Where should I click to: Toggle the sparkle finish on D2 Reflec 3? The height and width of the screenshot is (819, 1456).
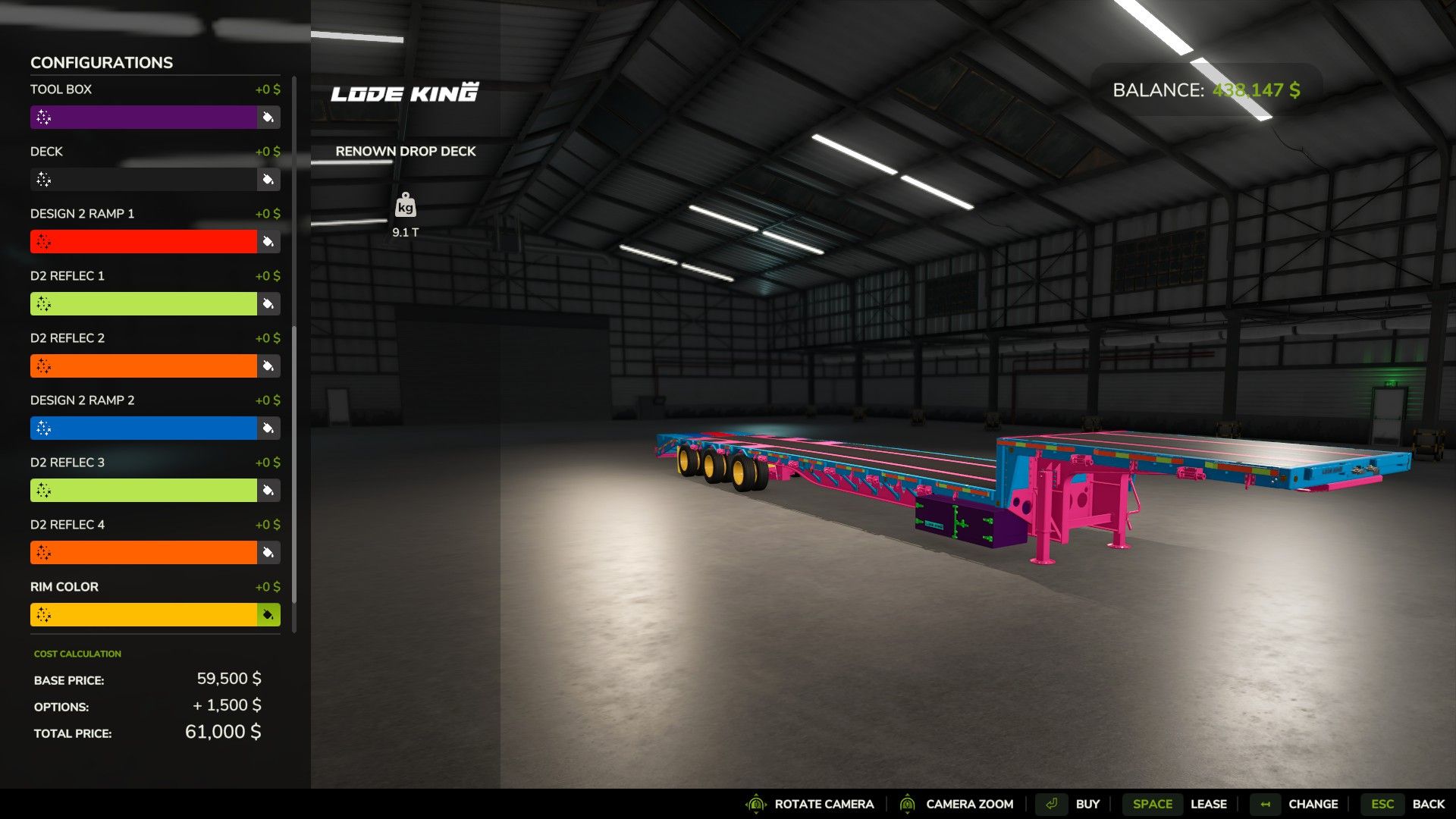(x=45, y=490)
